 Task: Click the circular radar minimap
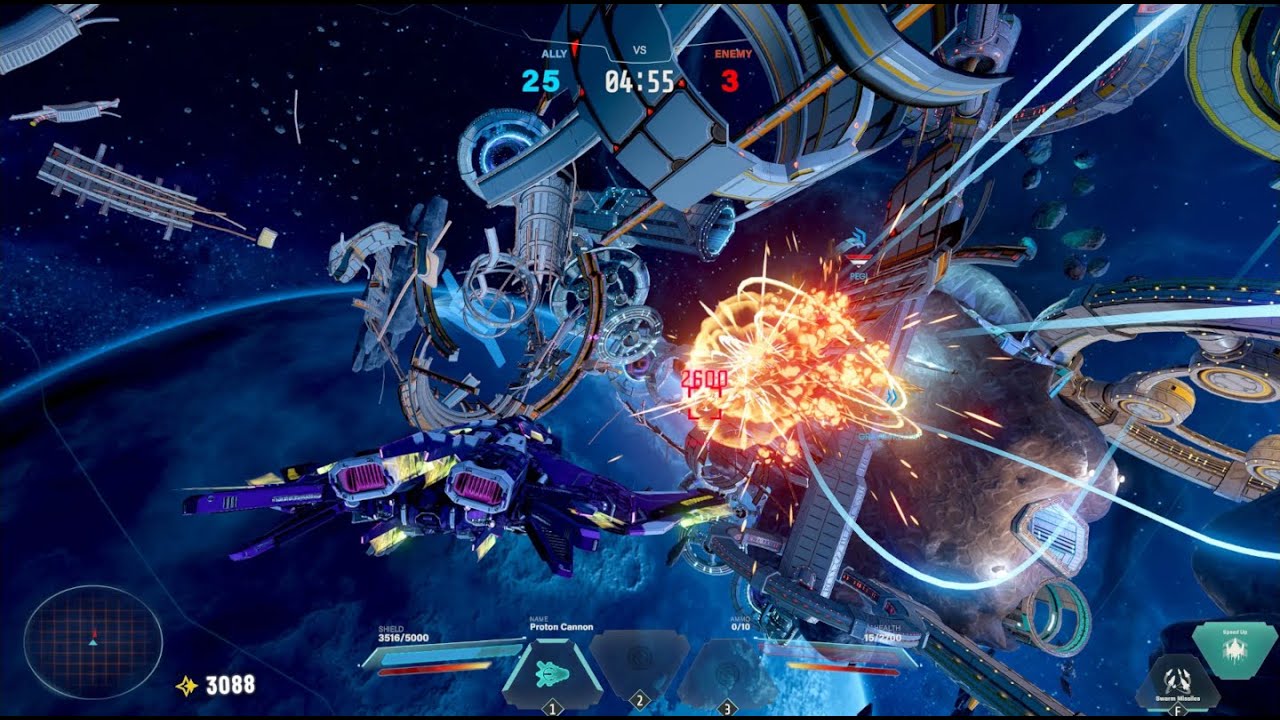(x=93, y=642)
